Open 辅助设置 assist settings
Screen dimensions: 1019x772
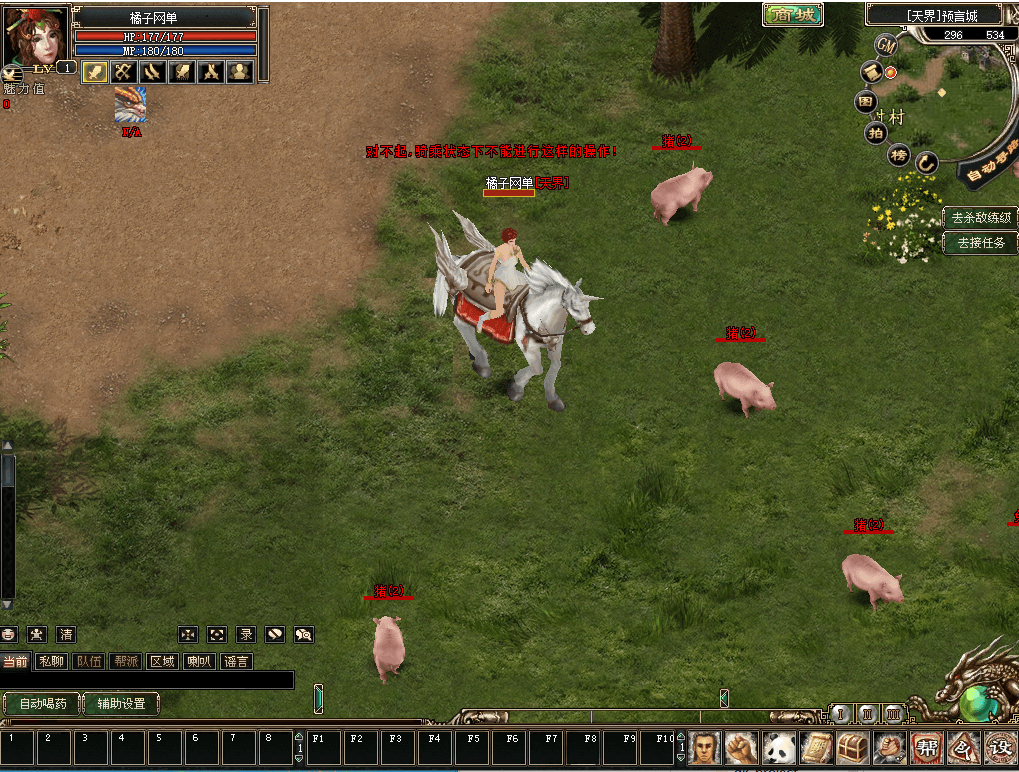tap(121, 703)
